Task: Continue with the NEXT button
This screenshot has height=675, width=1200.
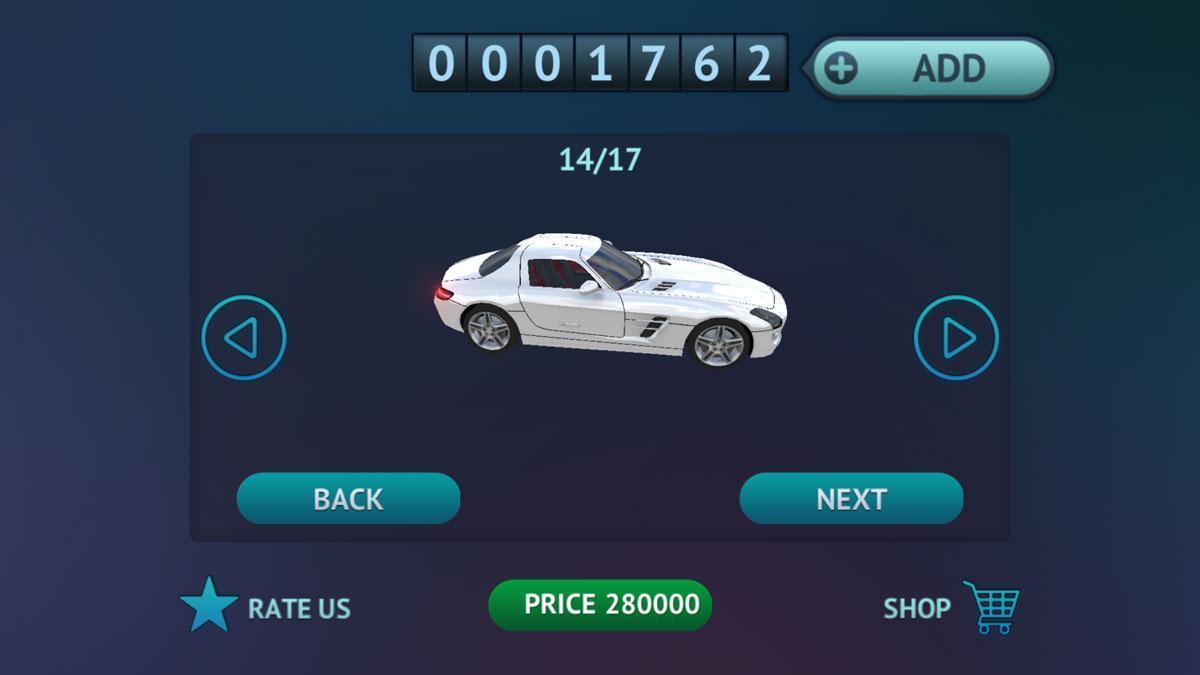Action: [851, 499]
